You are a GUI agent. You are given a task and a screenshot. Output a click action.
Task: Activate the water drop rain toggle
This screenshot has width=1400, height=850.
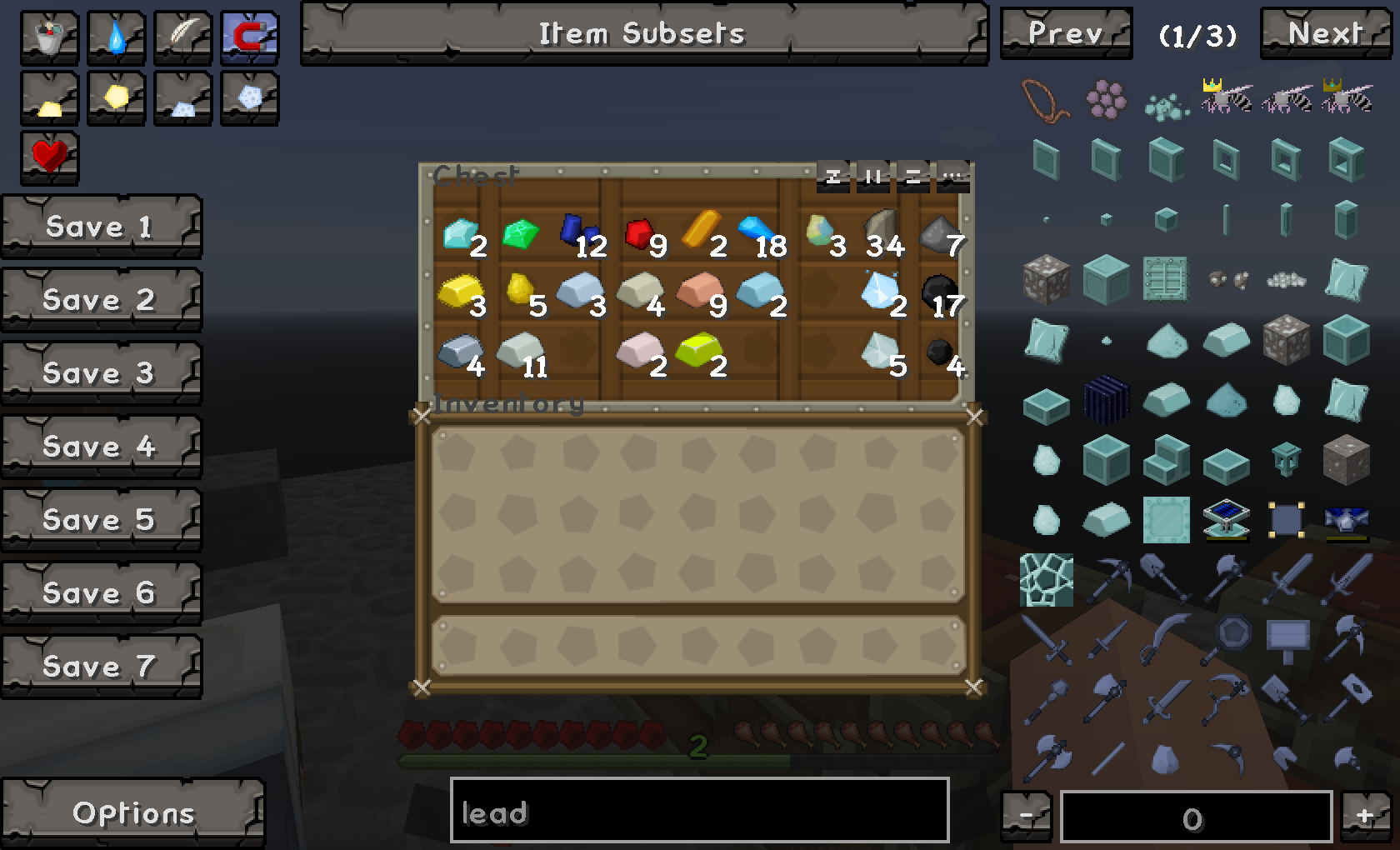[116, 37]
